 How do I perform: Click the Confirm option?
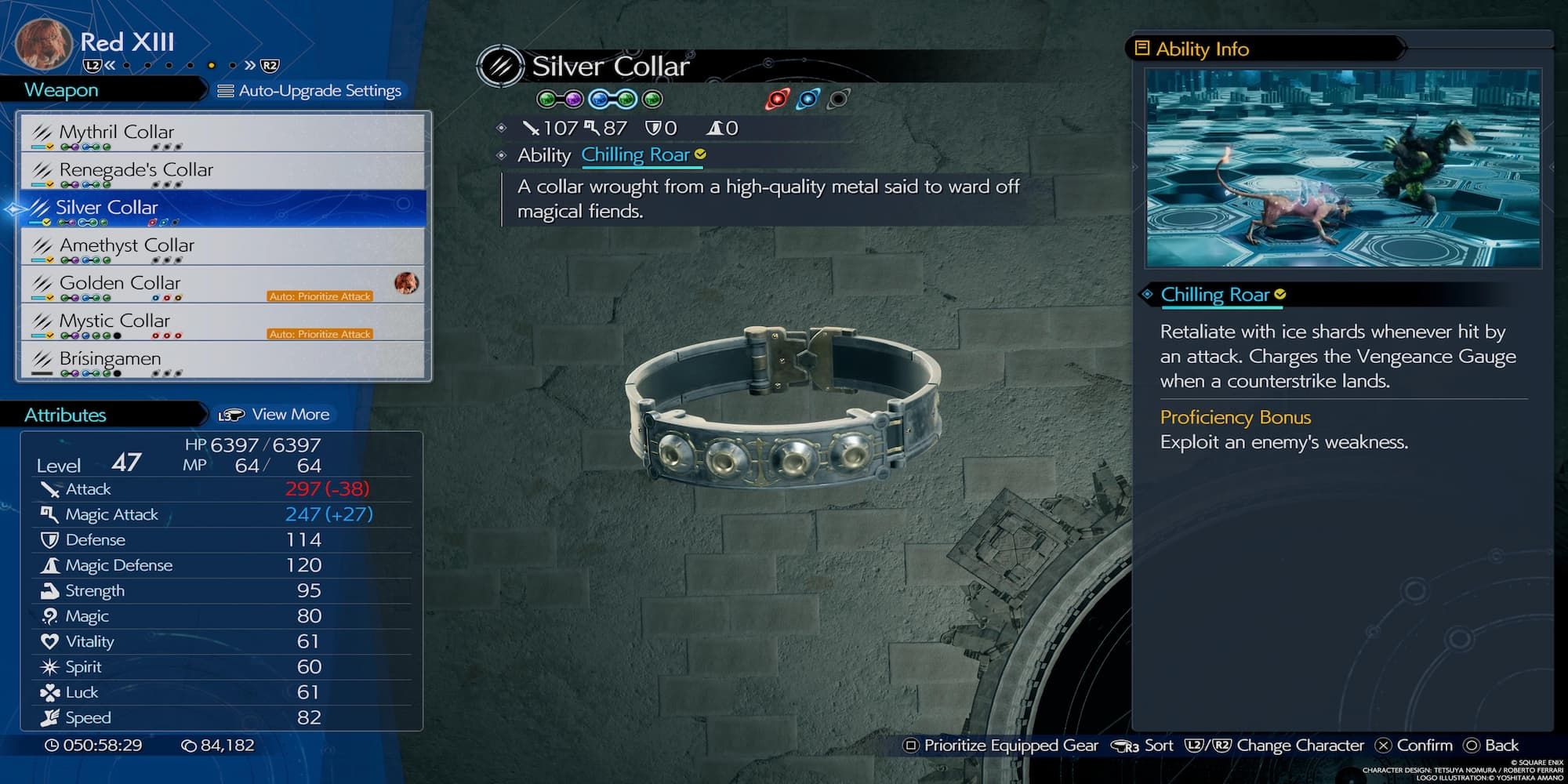tap(1414, 746)
